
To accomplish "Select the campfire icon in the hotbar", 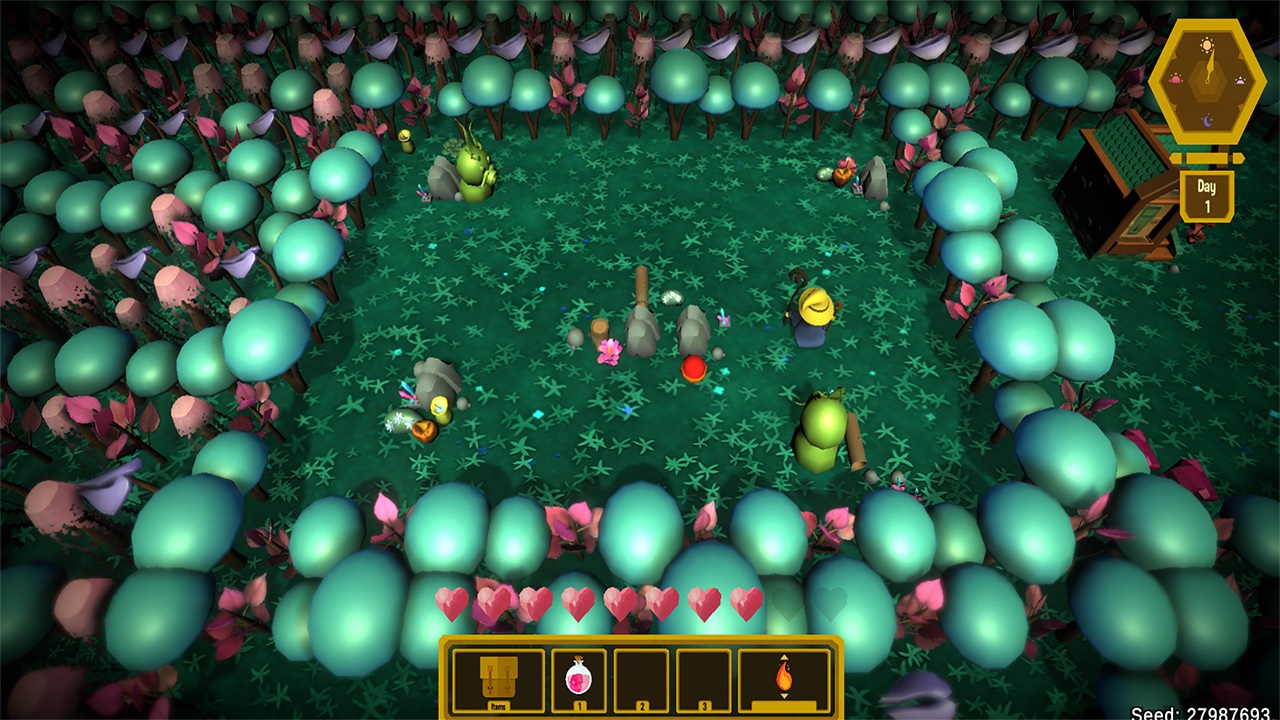I will coord(783,677).
